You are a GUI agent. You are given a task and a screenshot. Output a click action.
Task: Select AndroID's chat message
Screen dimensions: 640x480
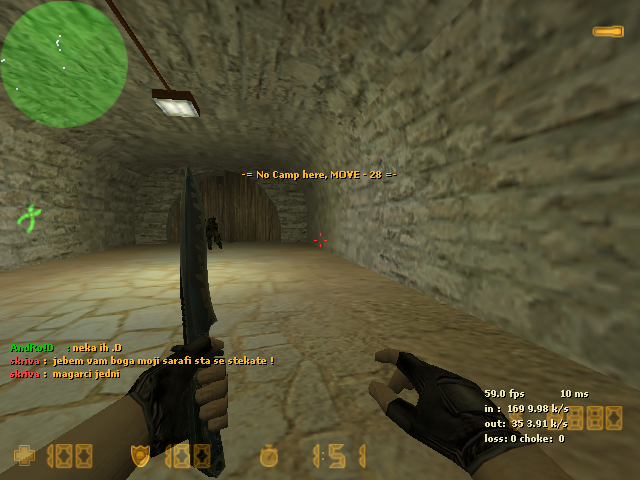click(x=62, y=347)
